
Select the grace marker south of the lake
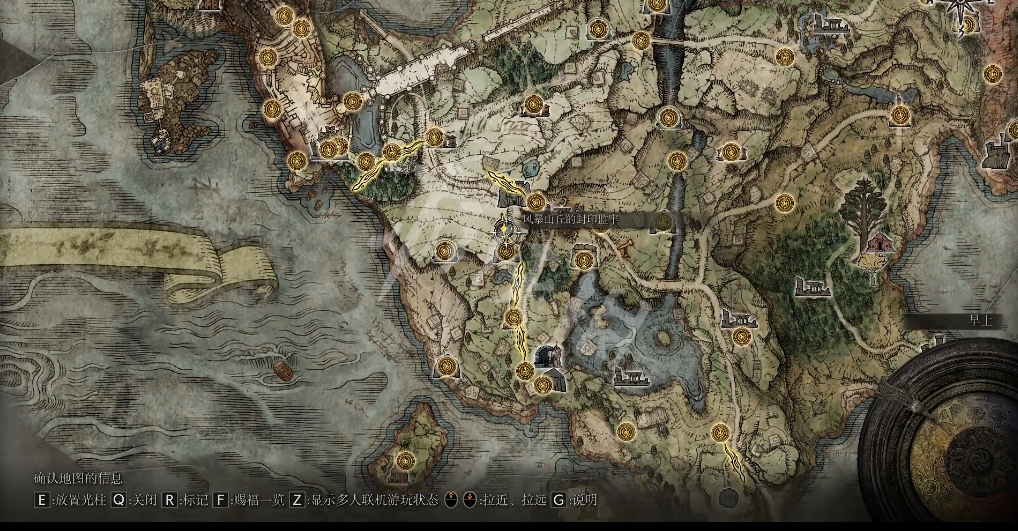tap(626, 432)
